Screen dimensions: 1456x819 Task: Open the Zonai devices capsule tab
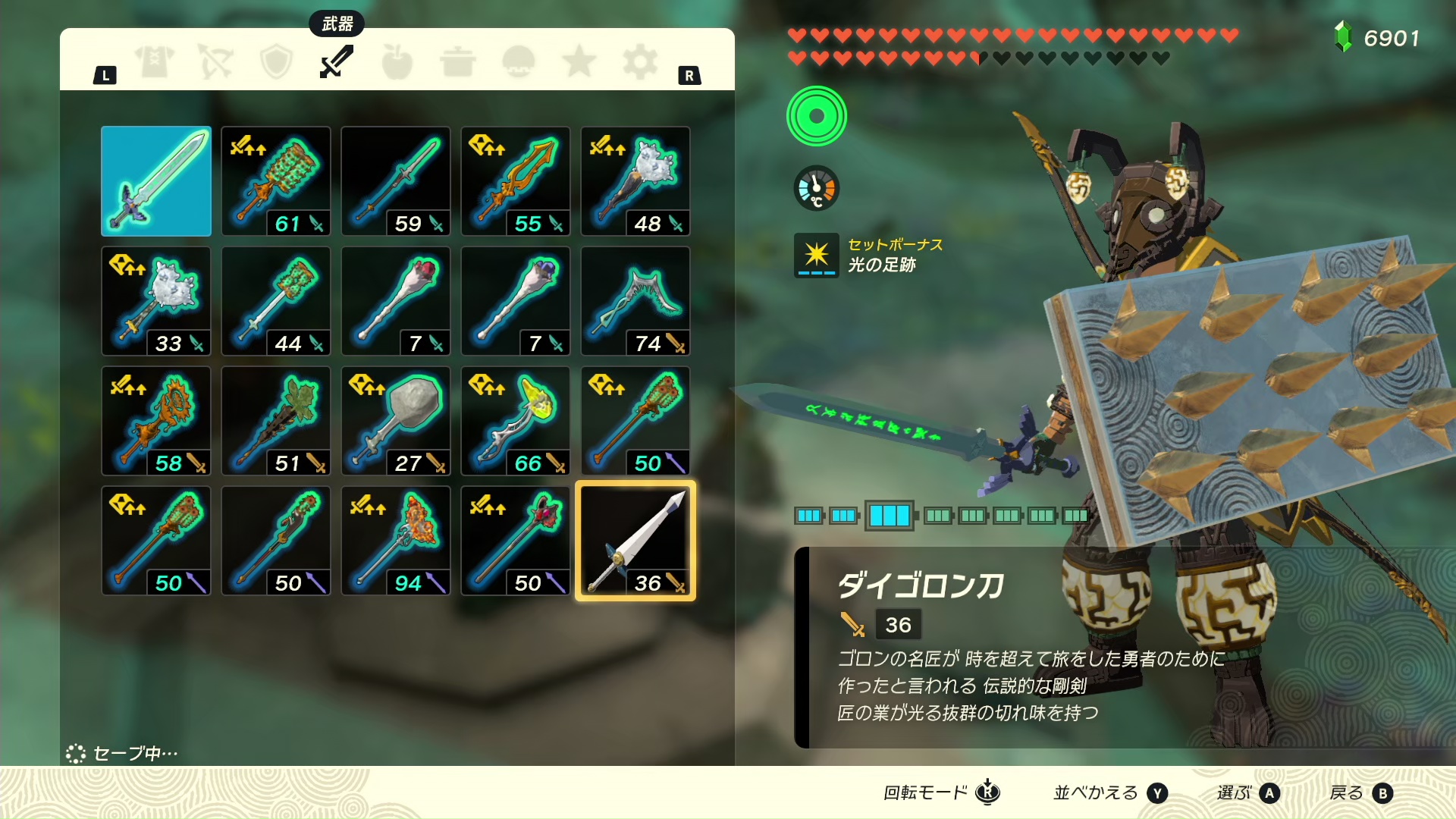pyautogui.click(x=519, y=61)
